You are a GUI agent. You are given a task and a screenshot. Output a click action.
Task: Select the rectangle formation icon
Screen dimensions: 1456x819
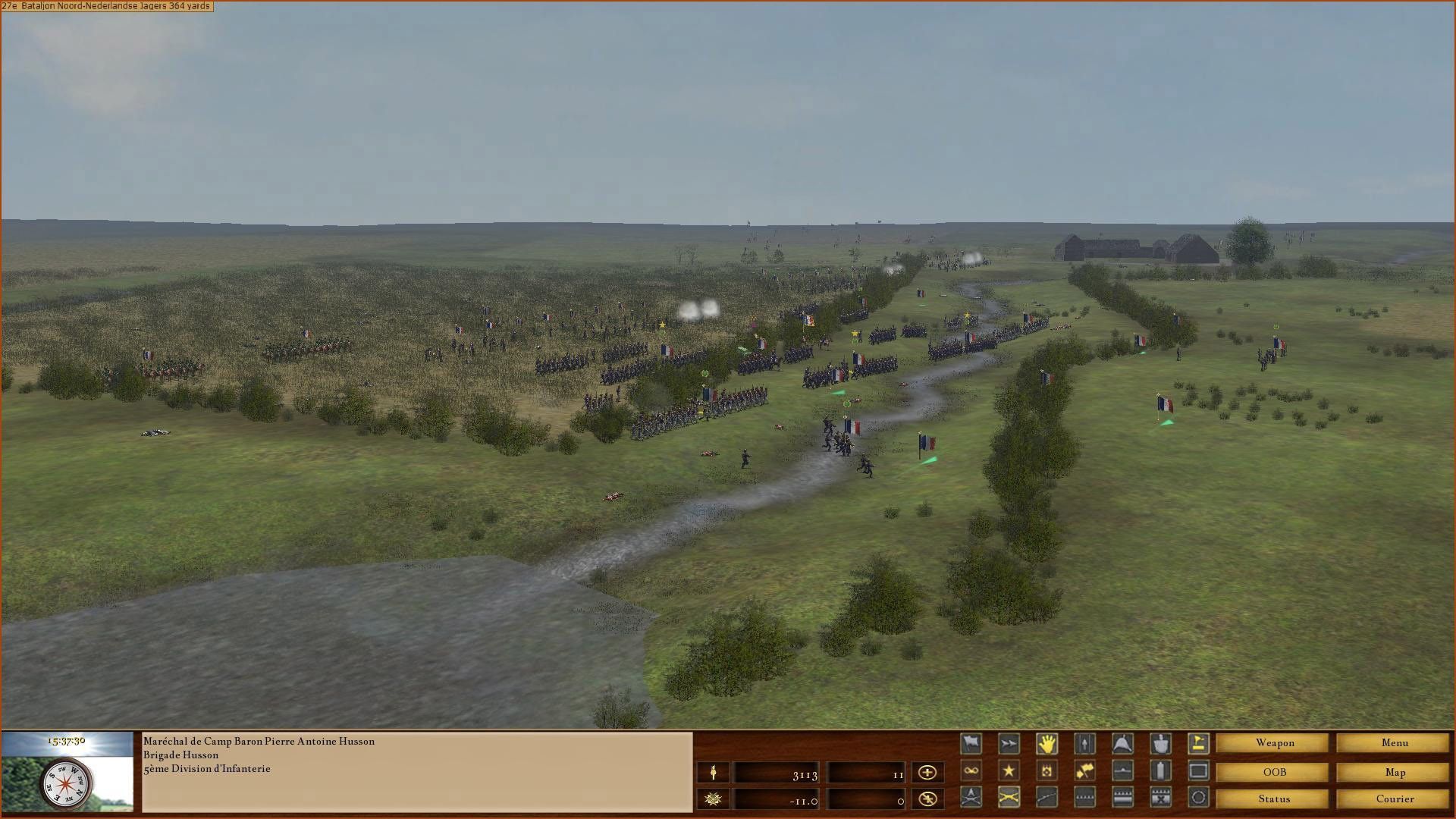click(1198, 771)
